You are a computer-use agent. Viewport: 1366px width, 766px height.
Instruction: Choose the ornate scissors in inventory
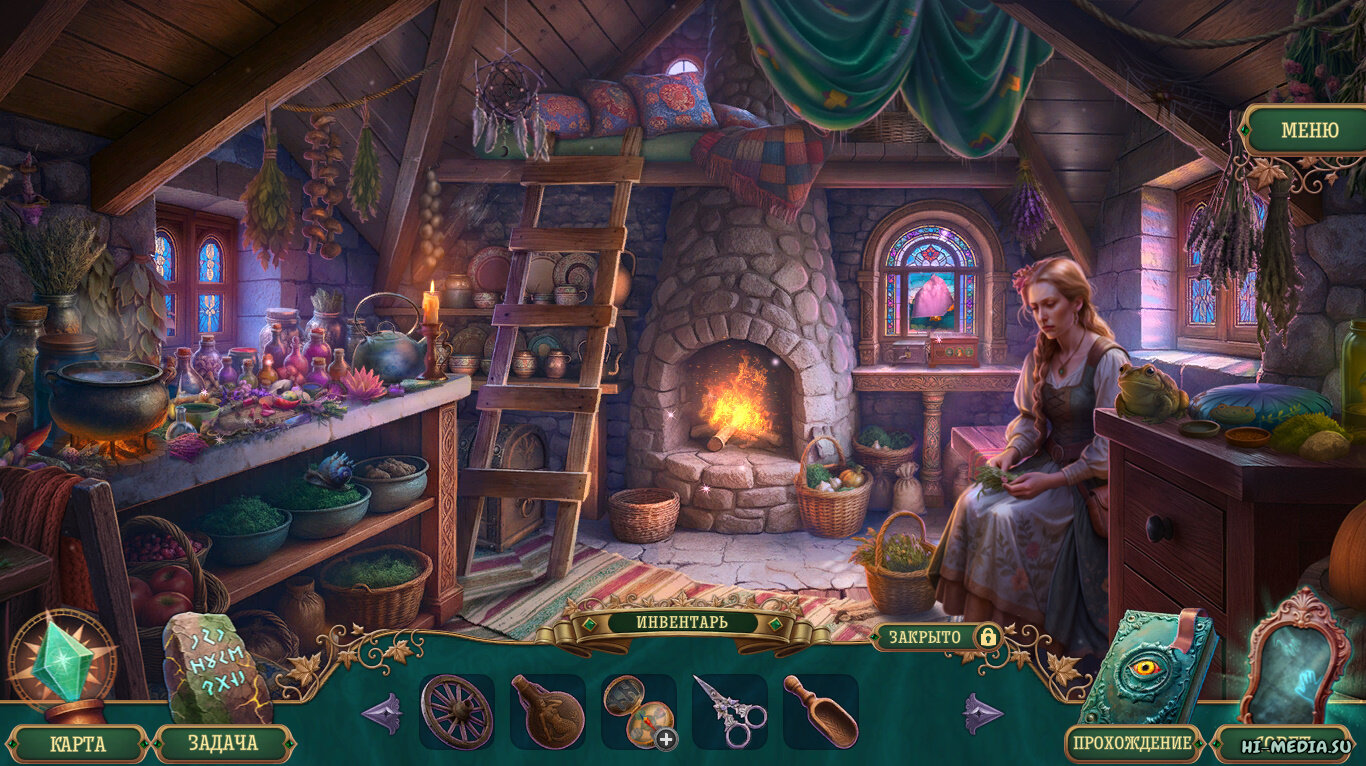[730, 712]
